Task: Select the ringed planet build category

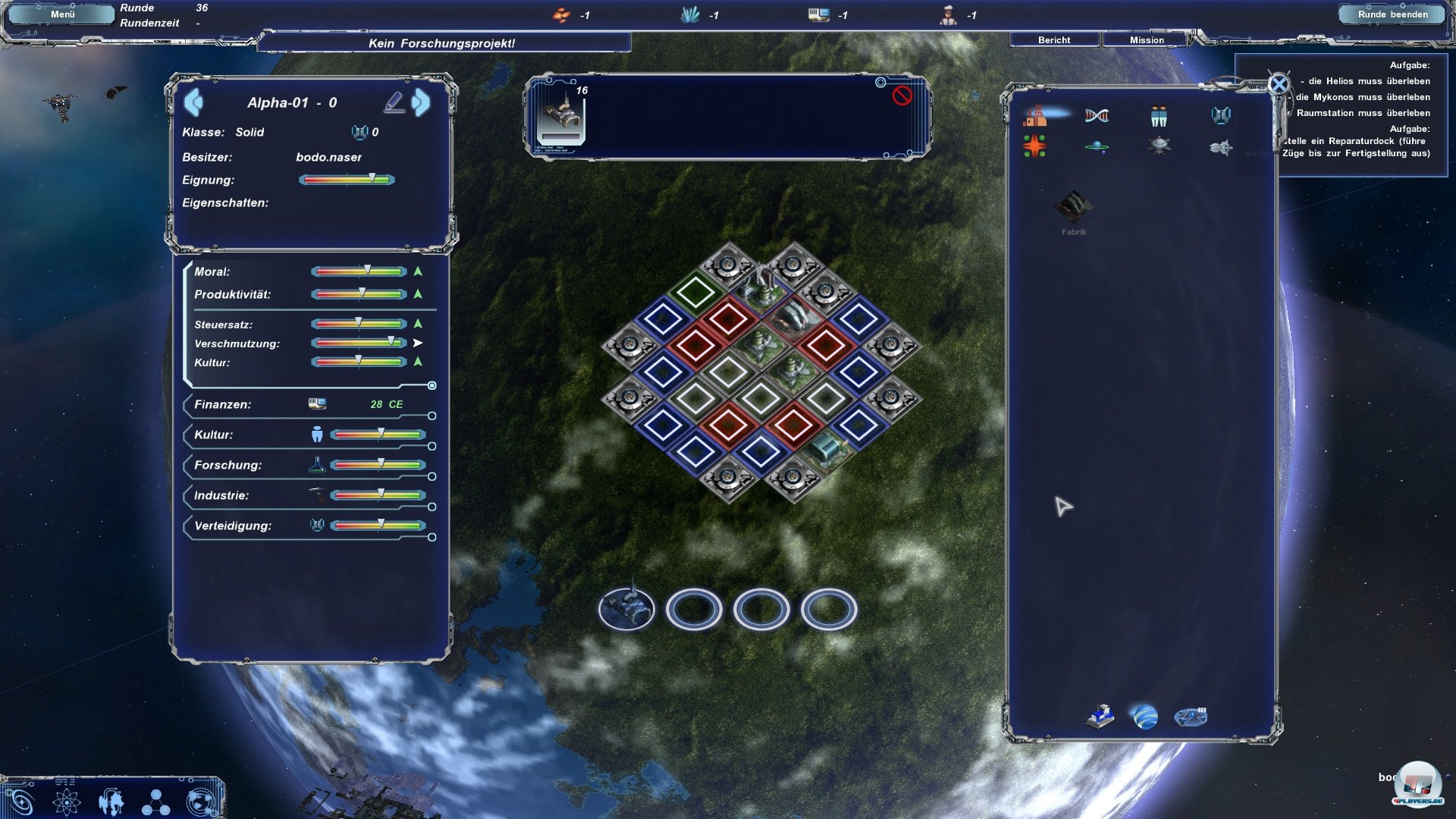Action: coord(1097,146)
